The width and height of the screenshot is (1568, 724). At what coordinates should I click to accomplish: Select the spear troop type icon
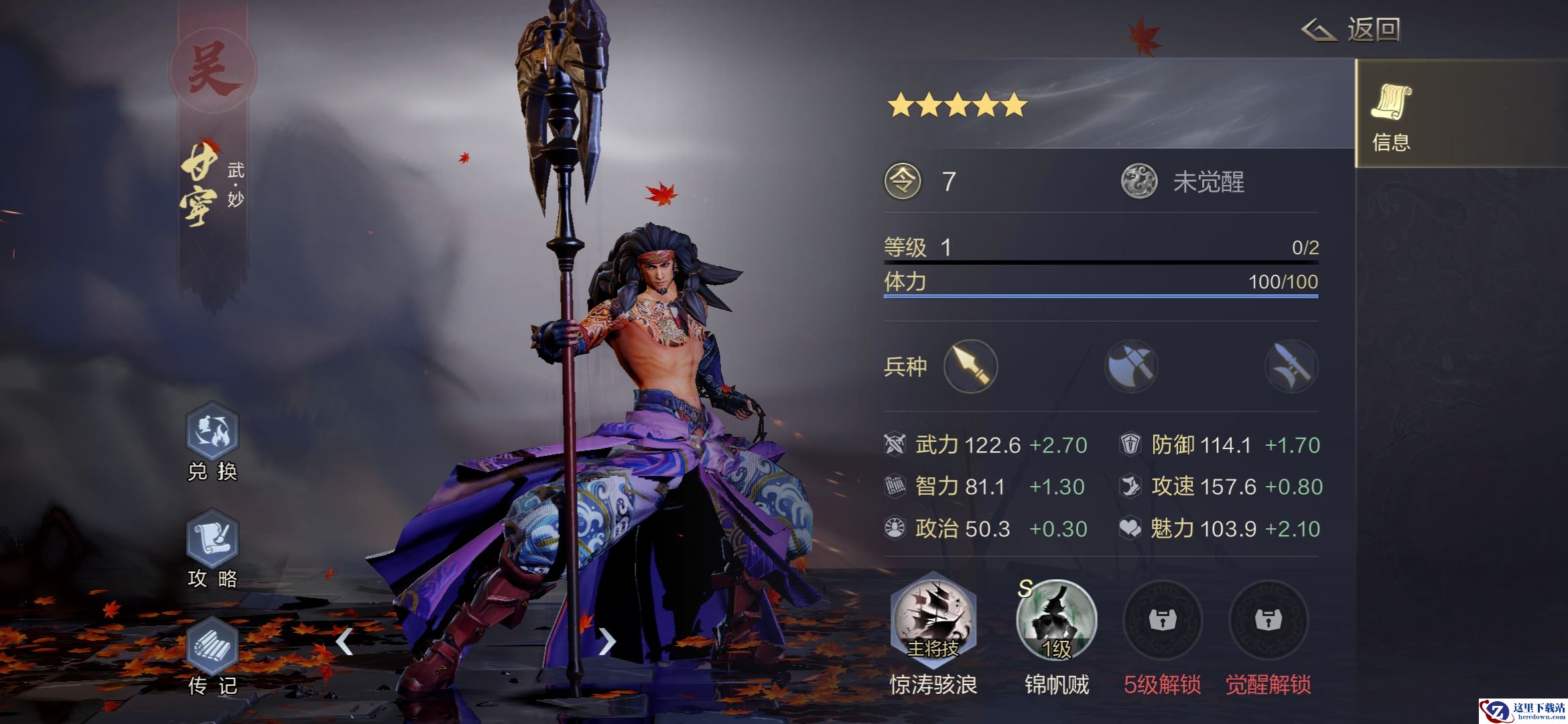click(x=970, y=366)
